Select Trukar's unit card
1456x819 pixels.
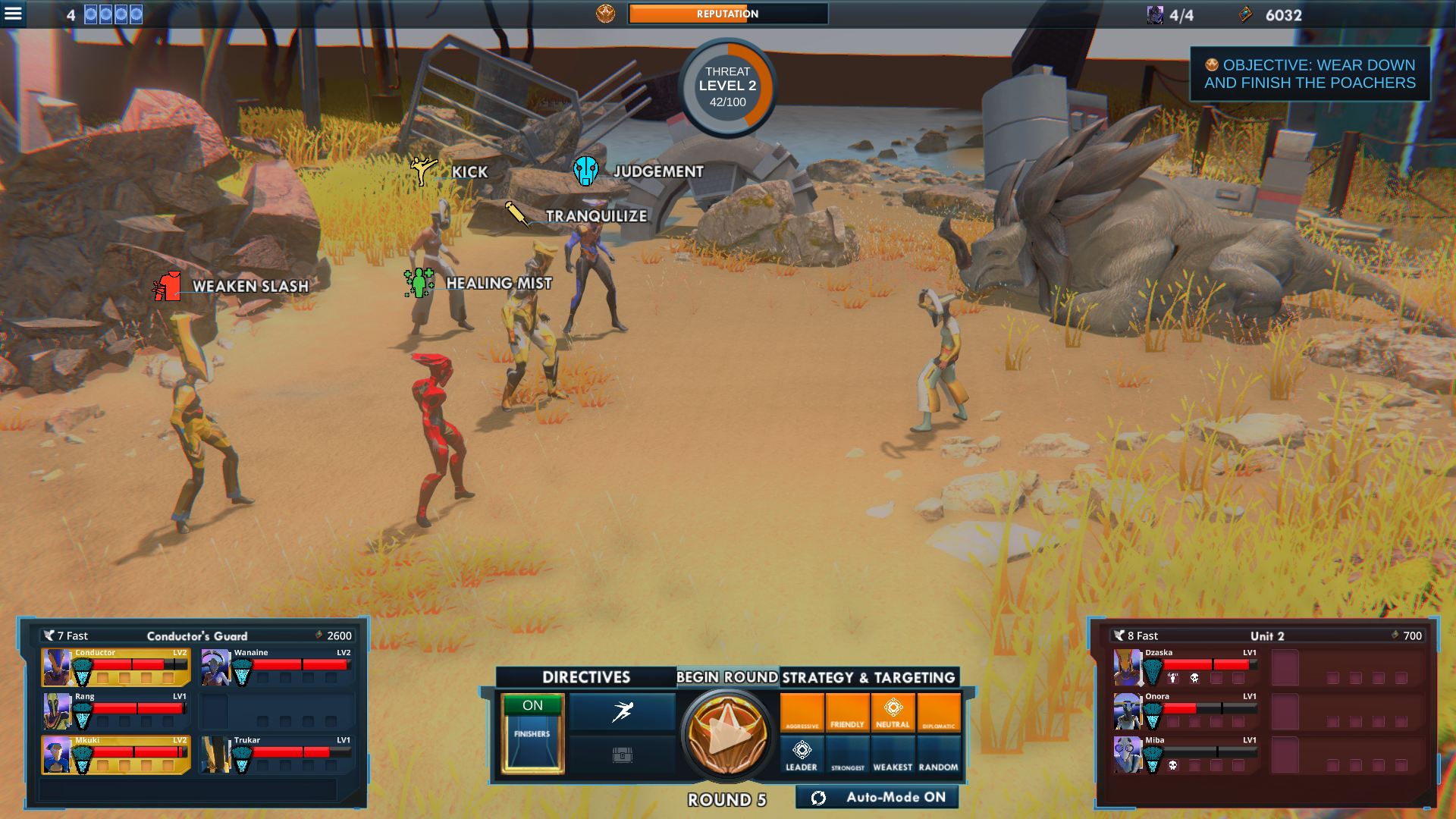(276, 755)
